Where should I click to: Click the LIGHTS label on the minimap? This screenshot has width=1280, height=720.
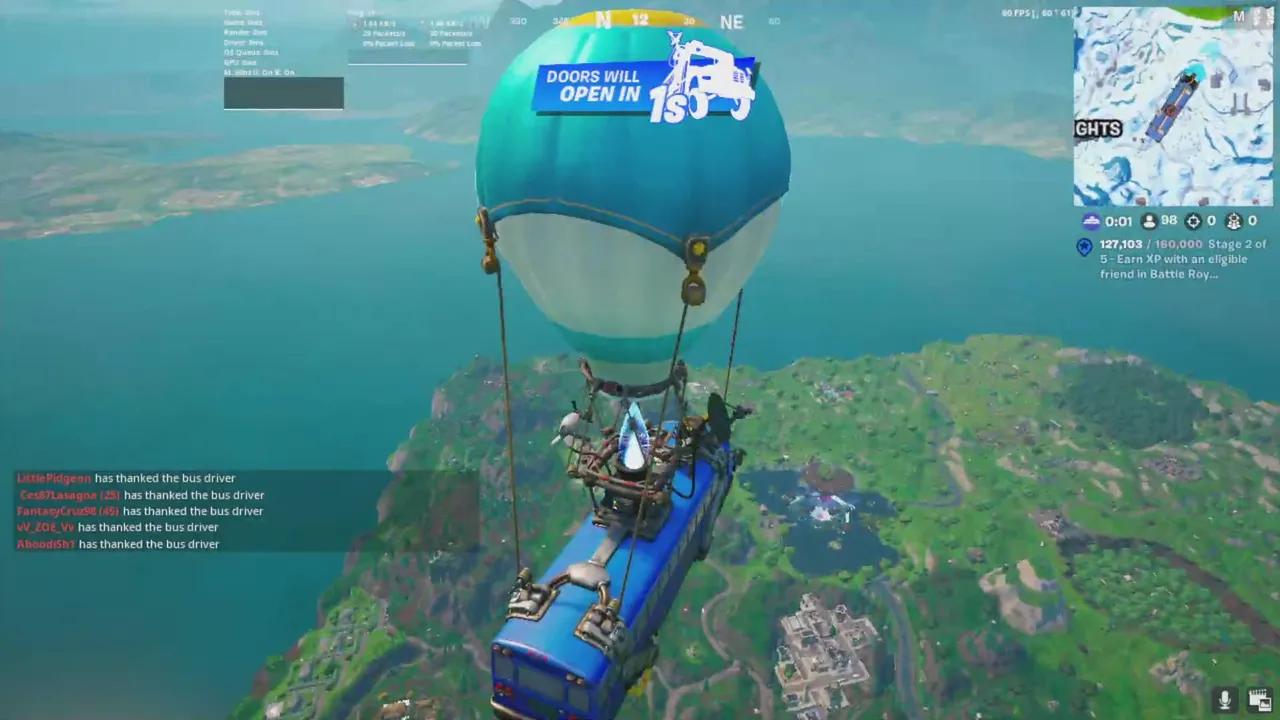[1097, 129]
